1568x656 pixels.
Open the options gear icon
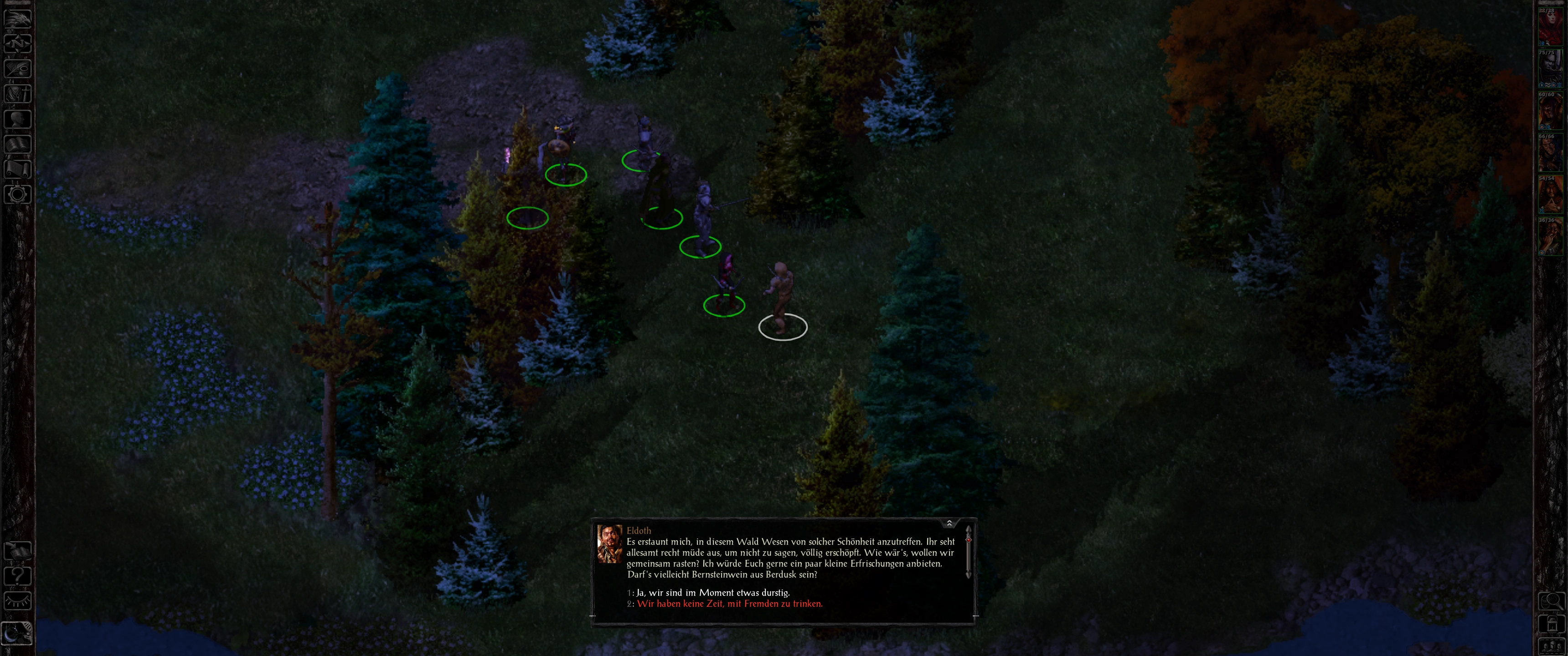tap(18, 195)
